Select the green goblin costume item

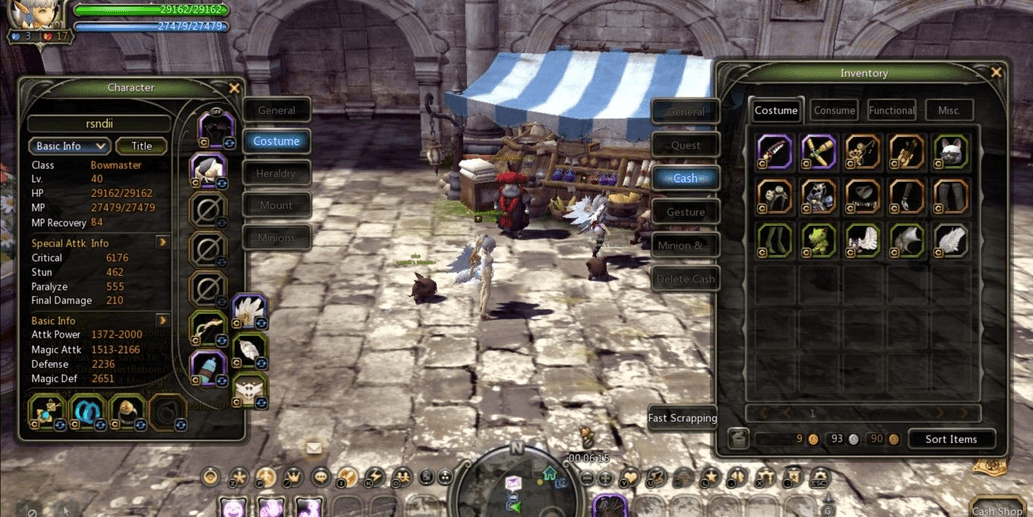[819, 241]
